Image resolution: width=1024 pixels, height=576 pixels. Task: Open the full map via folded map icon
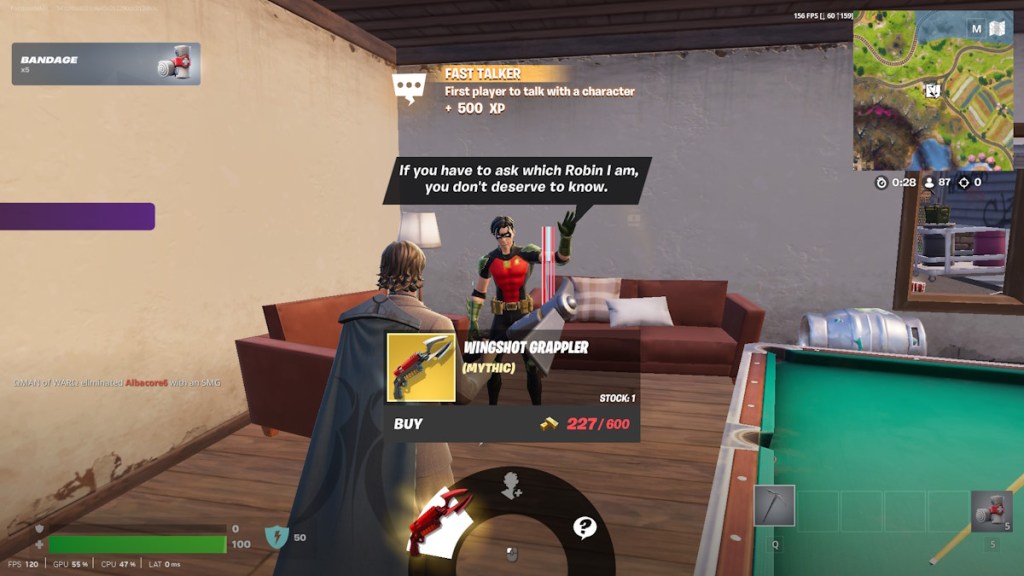tap(997, 29)
